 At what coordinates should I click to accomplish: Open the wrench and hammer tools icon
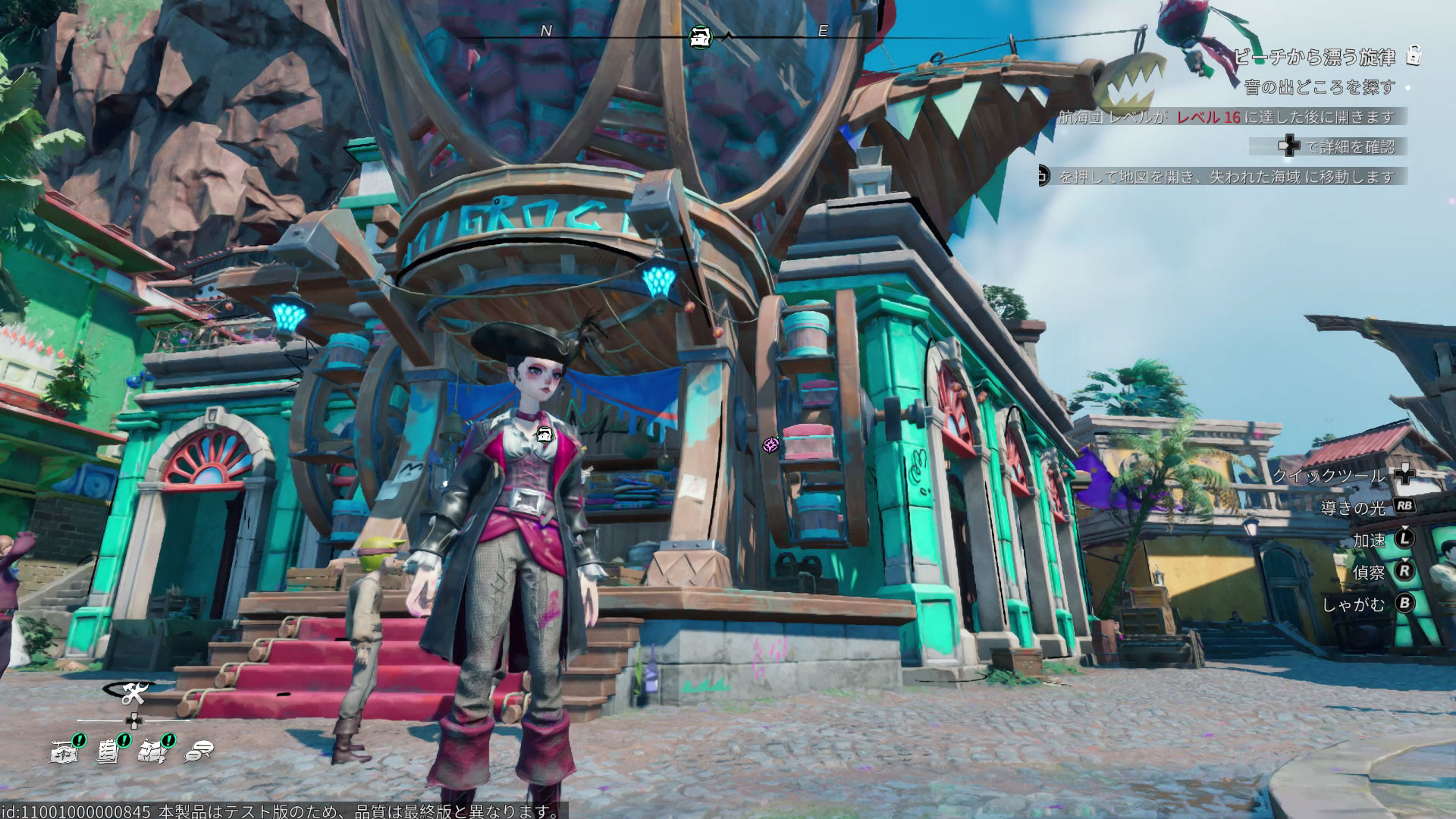click(x=134, y=693)
